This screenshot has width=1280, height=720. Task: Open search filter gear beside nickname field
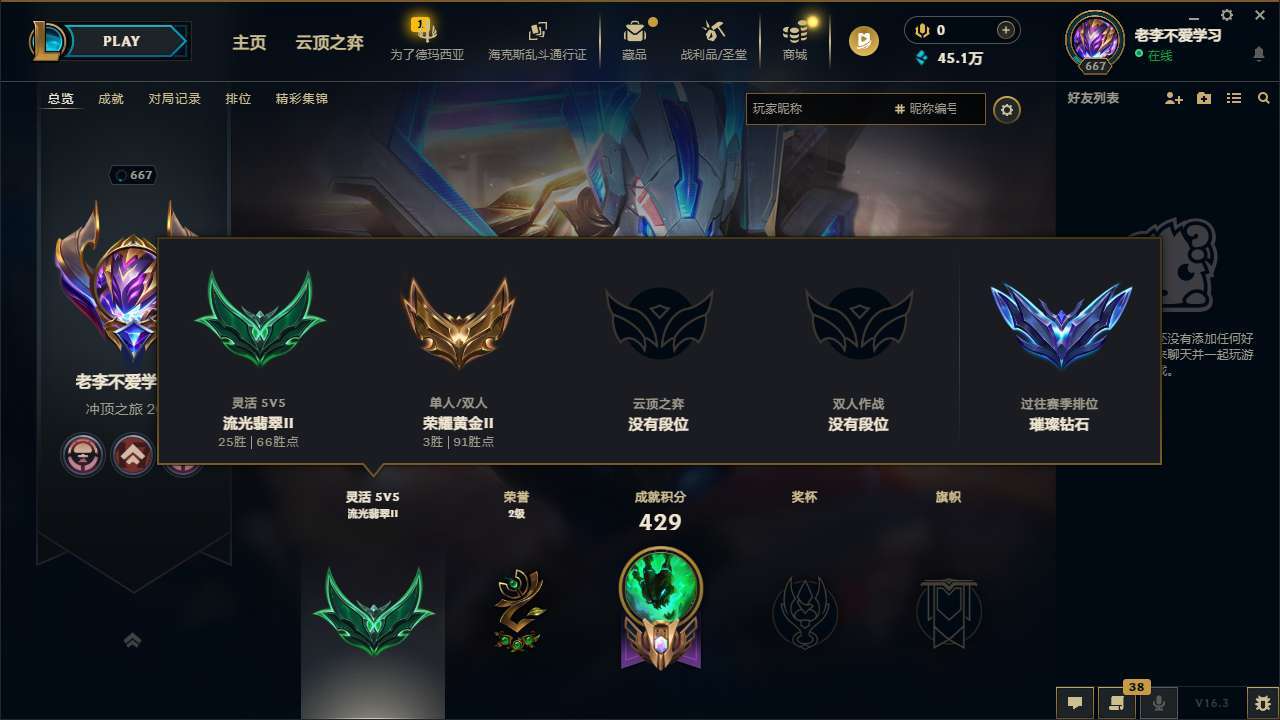[1007, 111]
